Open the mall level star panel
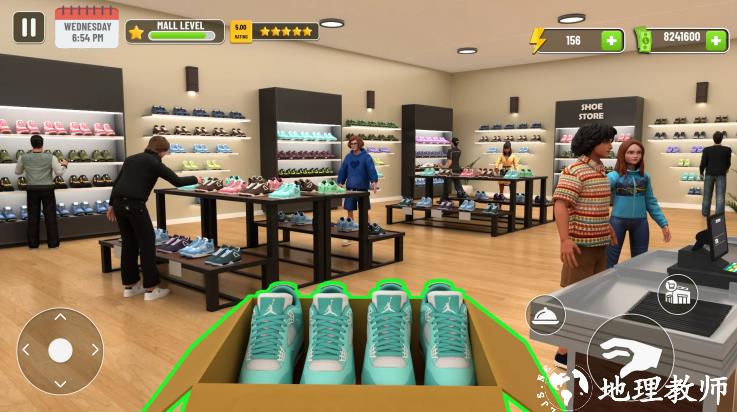 (x=175, y=32)
